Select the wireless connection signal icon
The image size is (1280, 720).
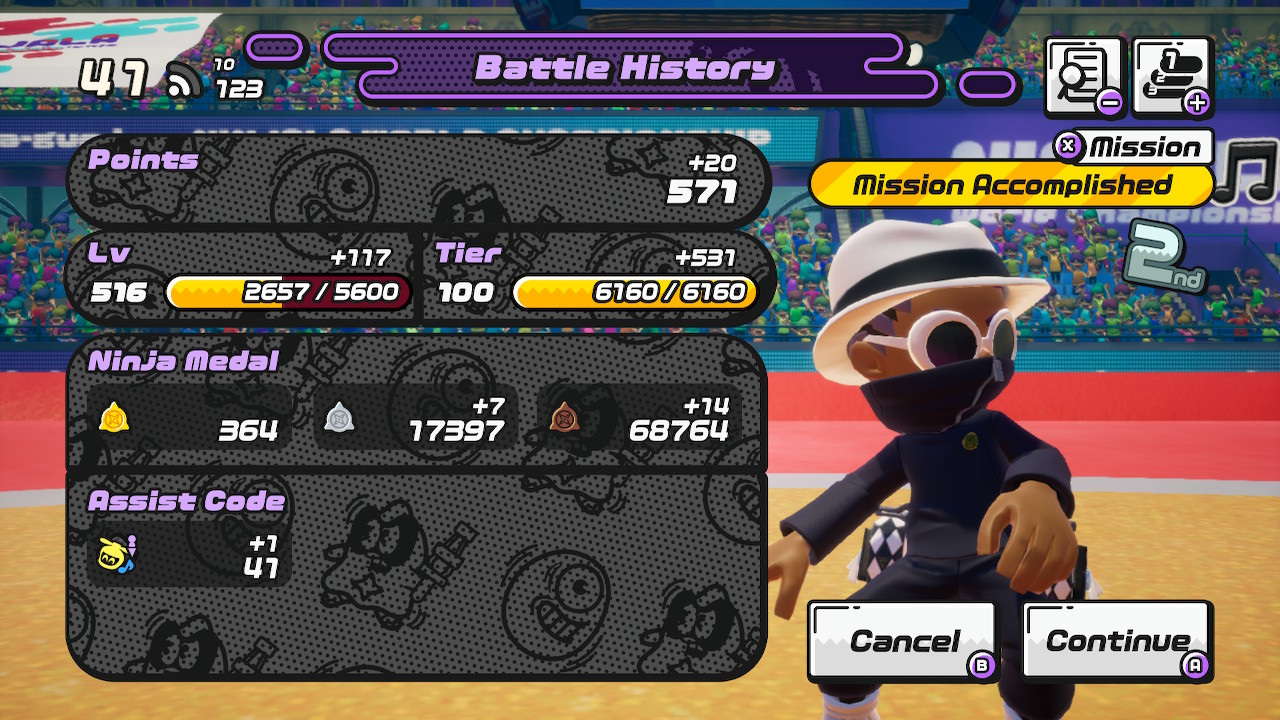(186, 78)
